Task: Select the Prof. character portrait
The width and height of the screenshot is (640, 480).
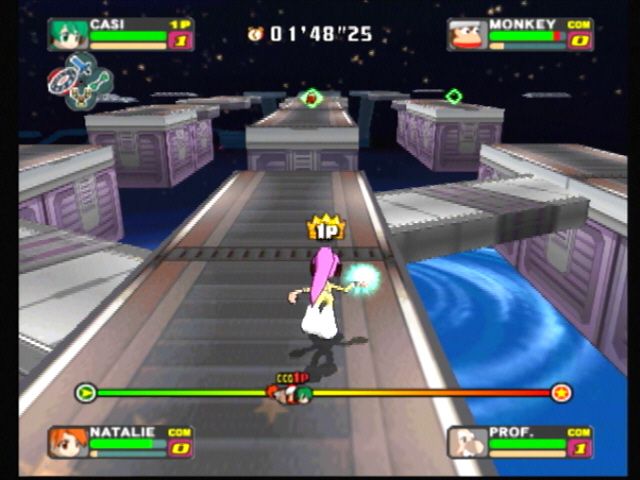Action: pos(467,441)
